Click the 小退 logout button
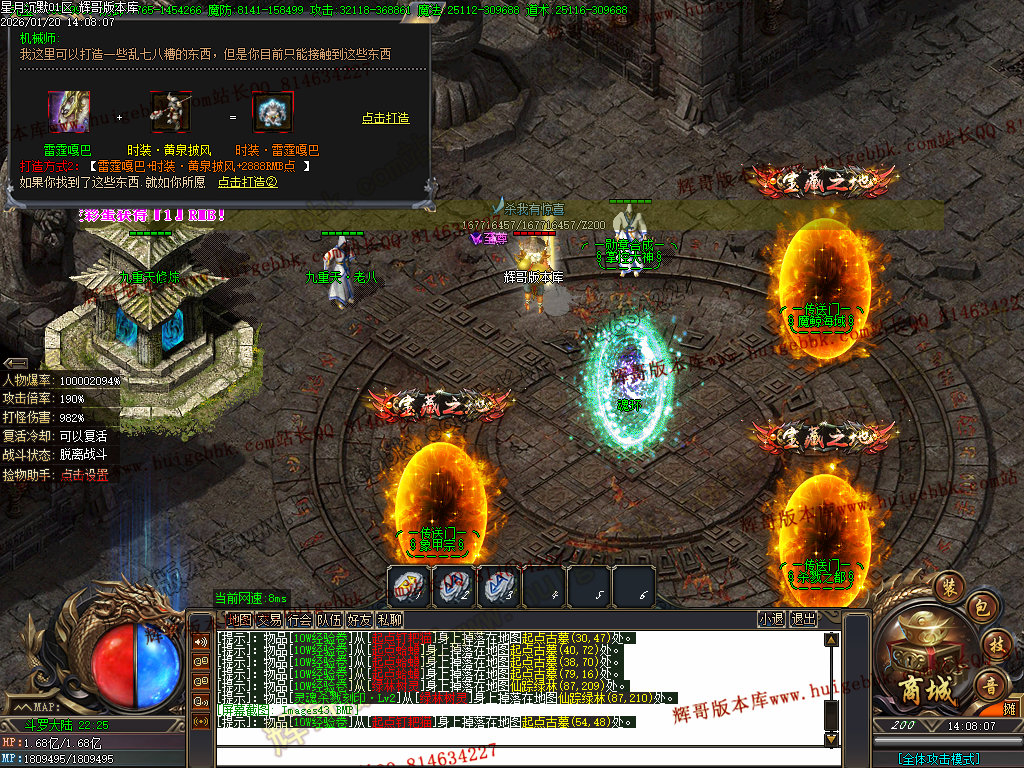 pos(771,619)
